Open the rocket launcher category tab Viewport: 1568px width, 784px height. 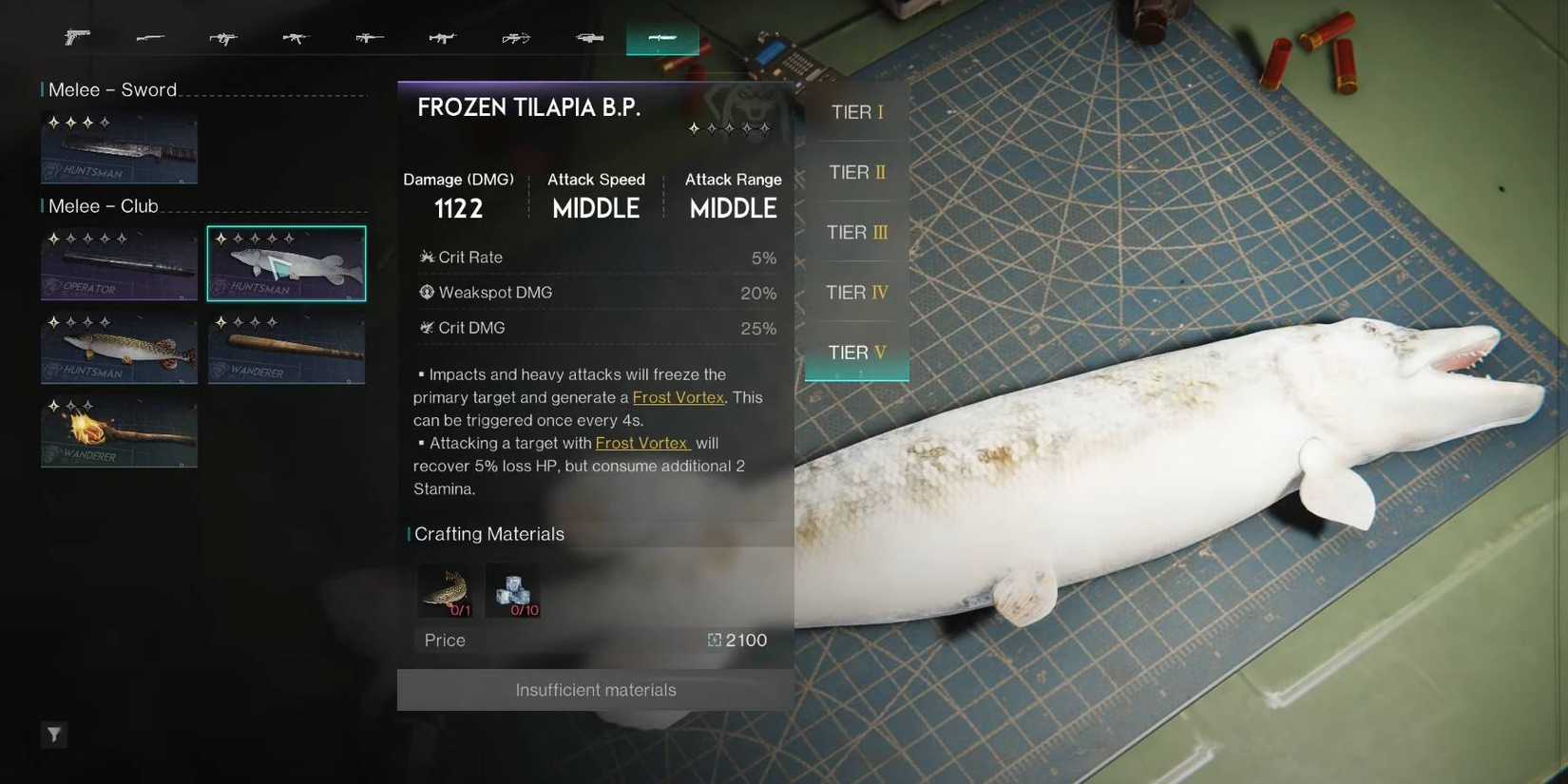[x=589, y=38]
